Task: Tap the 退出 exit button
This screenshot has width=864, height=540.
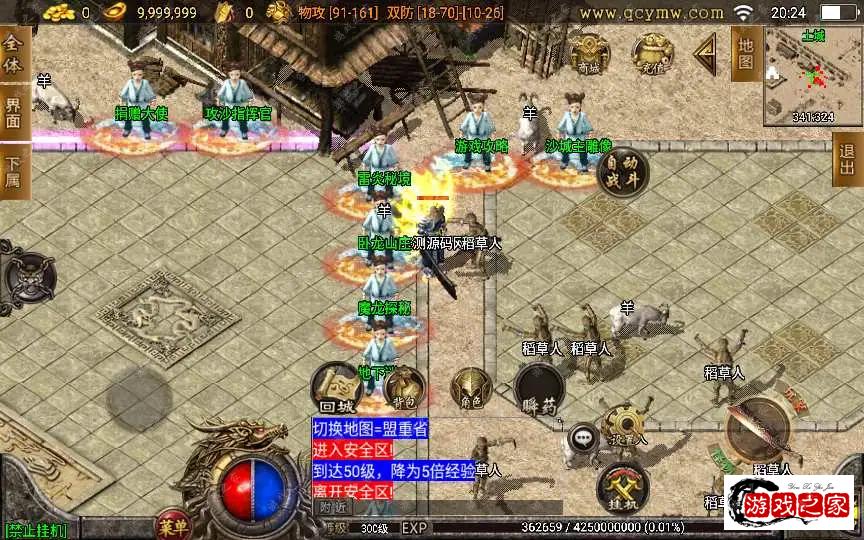Action: (847, 159)
